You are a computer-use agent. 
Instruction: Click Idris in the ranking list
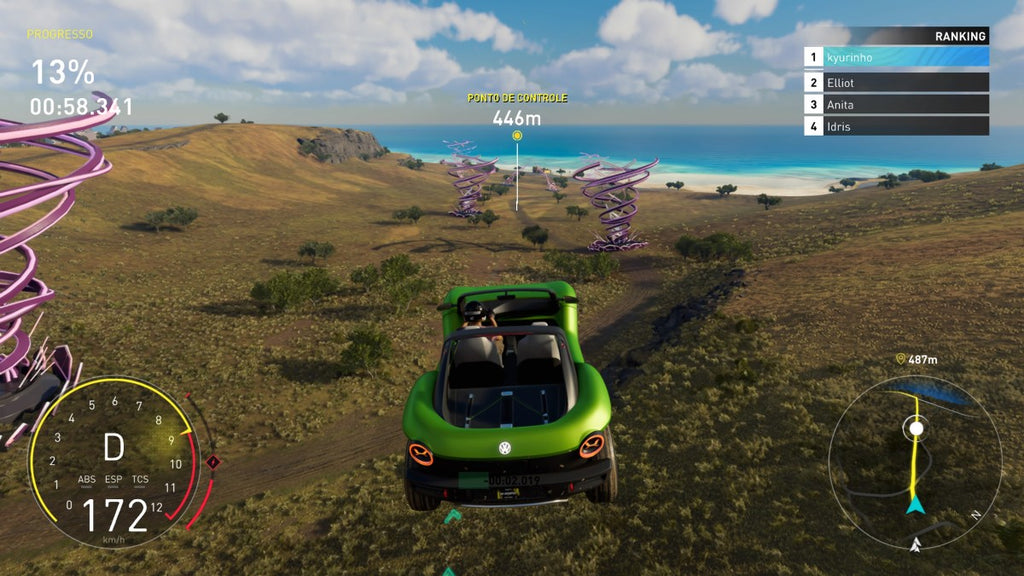896,126
